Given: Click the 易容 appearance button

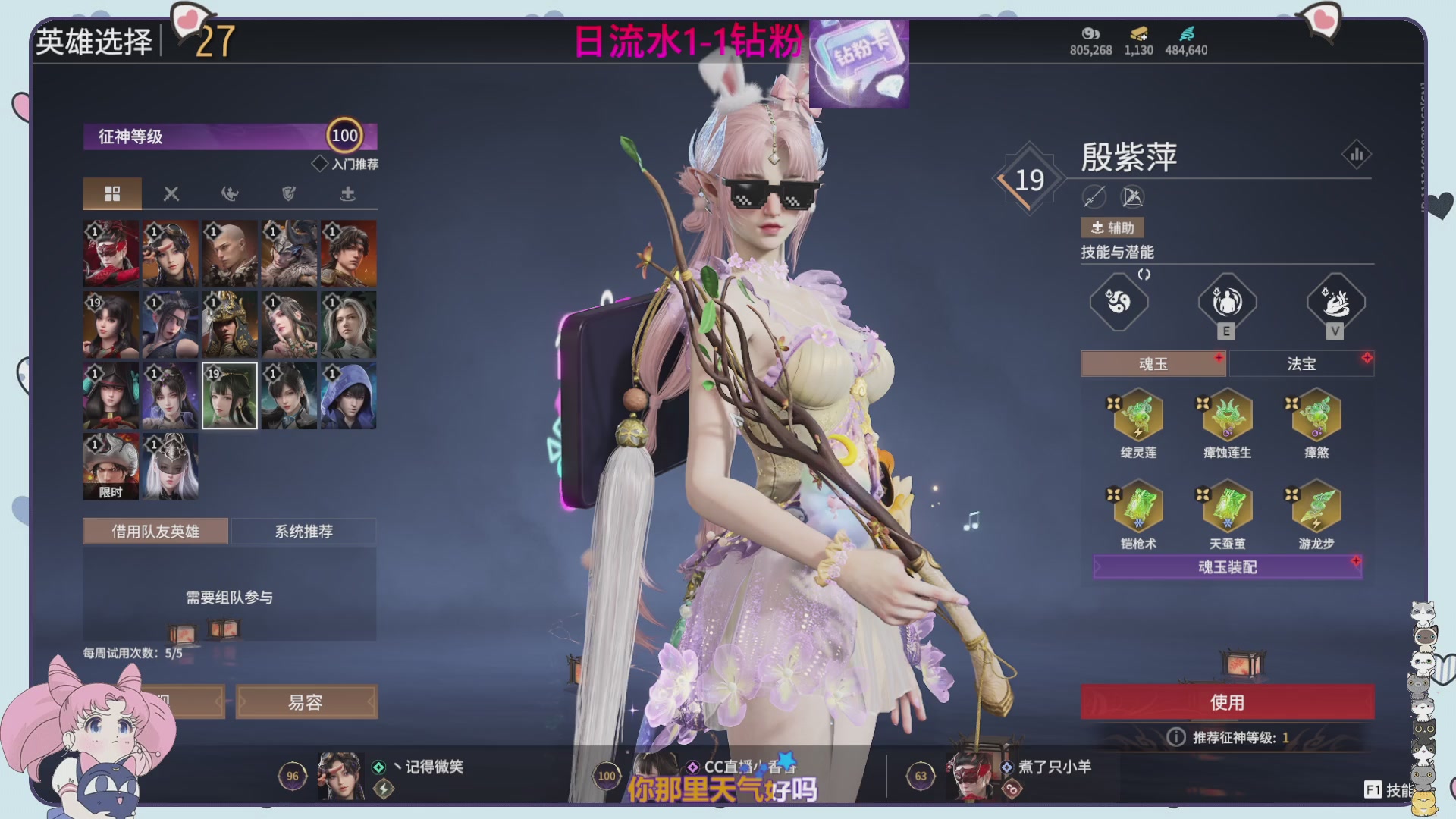Looking at the screenshot, I should (x=306, y=701).
